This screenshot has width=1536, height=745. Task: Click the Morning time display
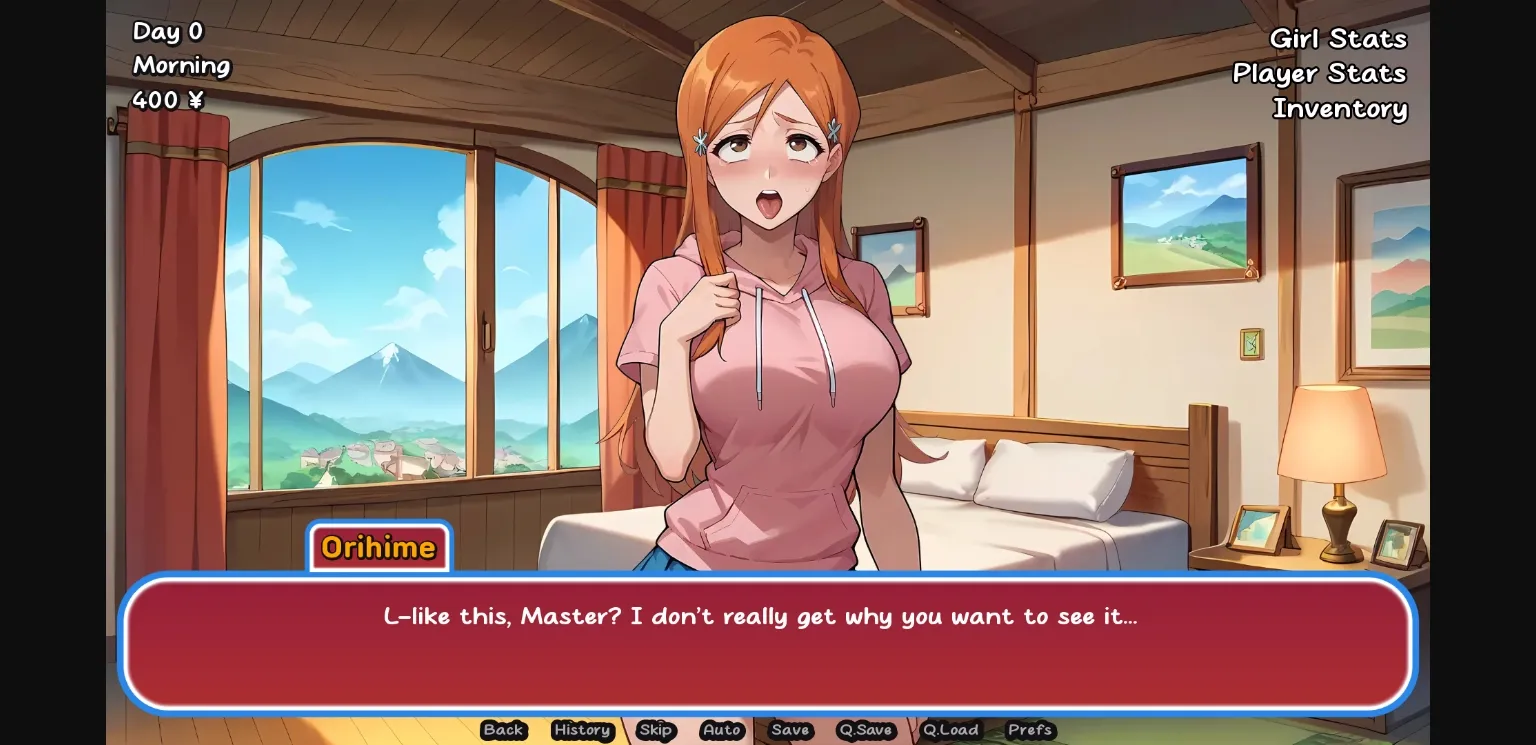click(x=181, y=65)
